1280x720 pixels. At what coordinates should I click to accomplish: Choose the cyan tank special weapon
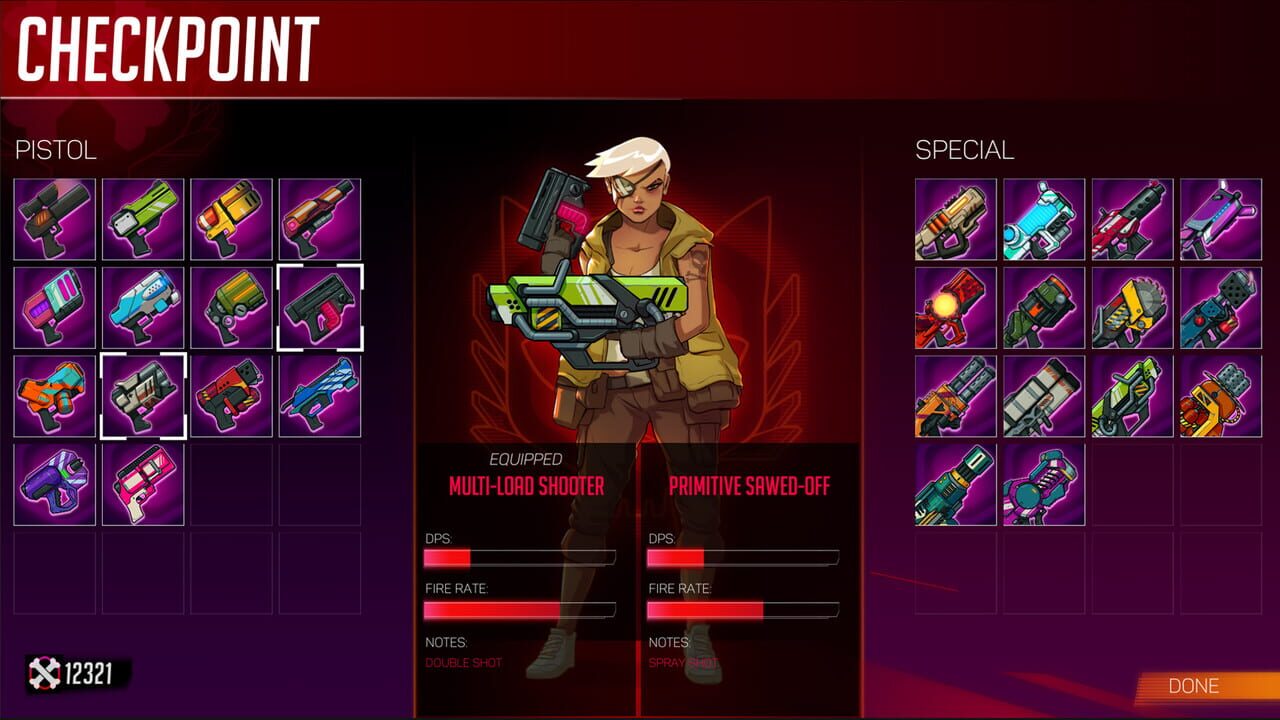[x=1044, y=220]
